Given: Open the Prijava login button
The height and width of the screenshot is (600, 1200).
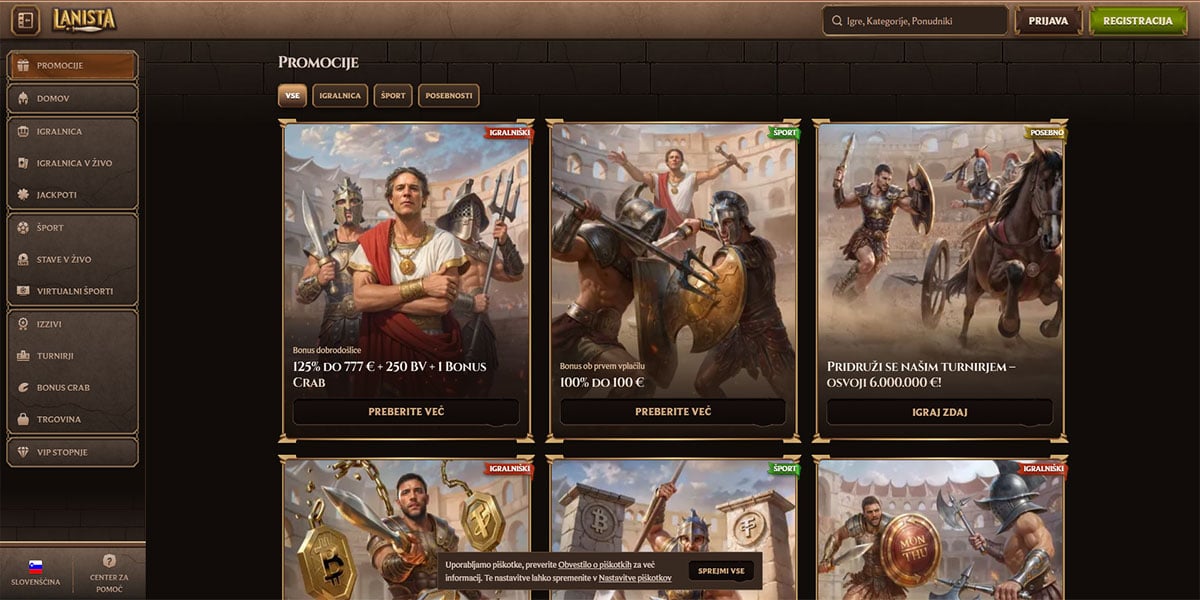Looking at the screenshot, I should point(1048,21).
